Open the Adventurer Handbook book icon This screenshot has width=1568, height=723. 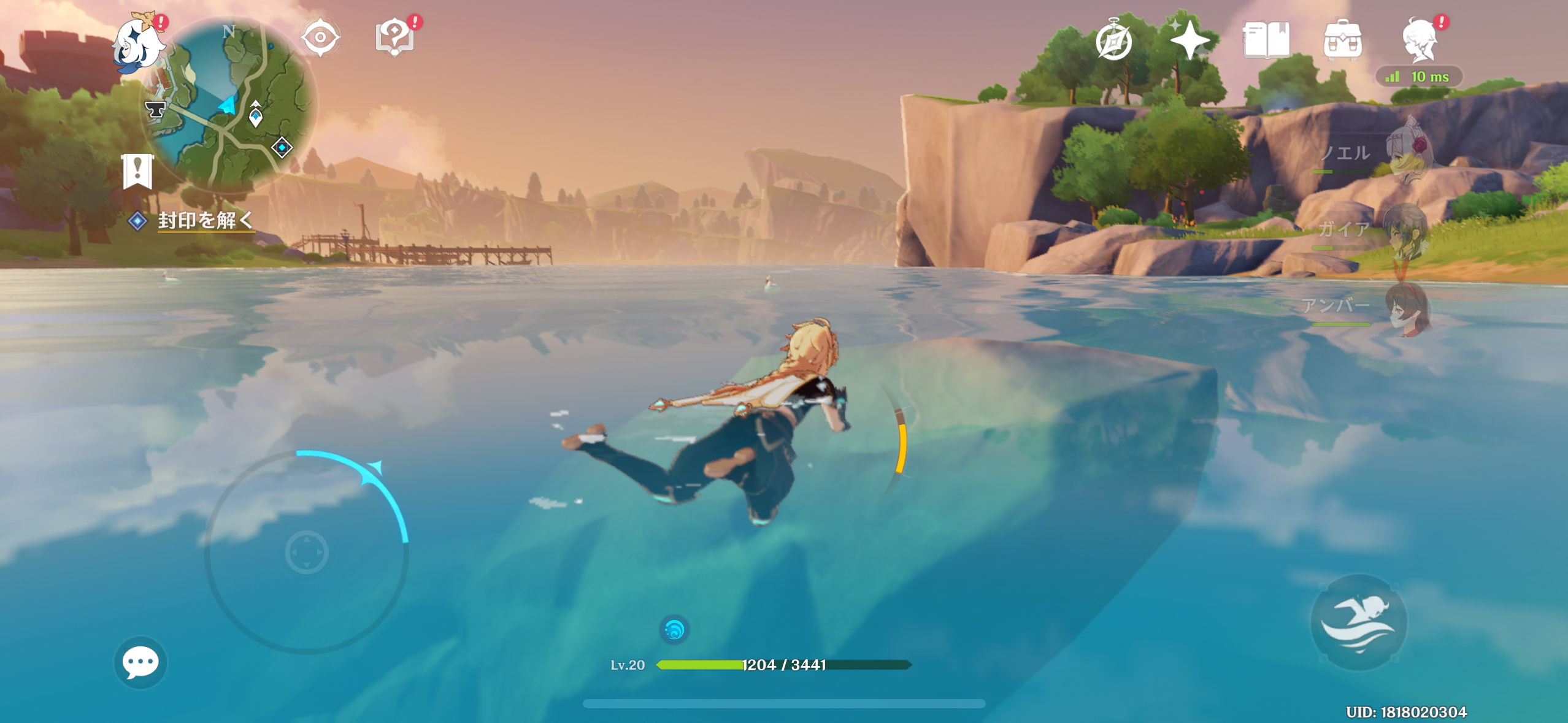[1266, 40]
